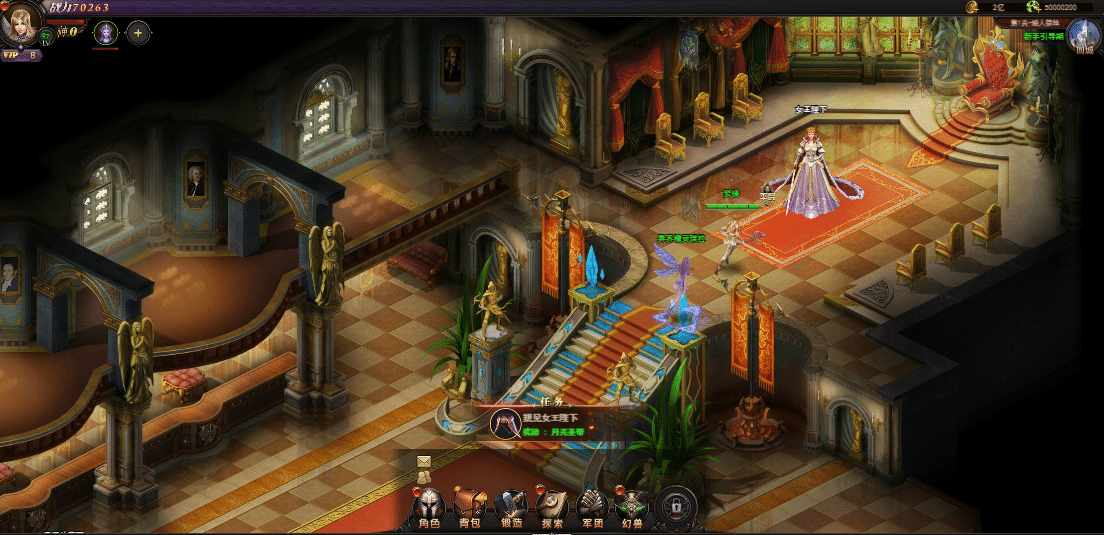Open the 幻兽 phantom beast menu
The width and height of the screenshot is (1104, 535).
click(x=632, y=508)
